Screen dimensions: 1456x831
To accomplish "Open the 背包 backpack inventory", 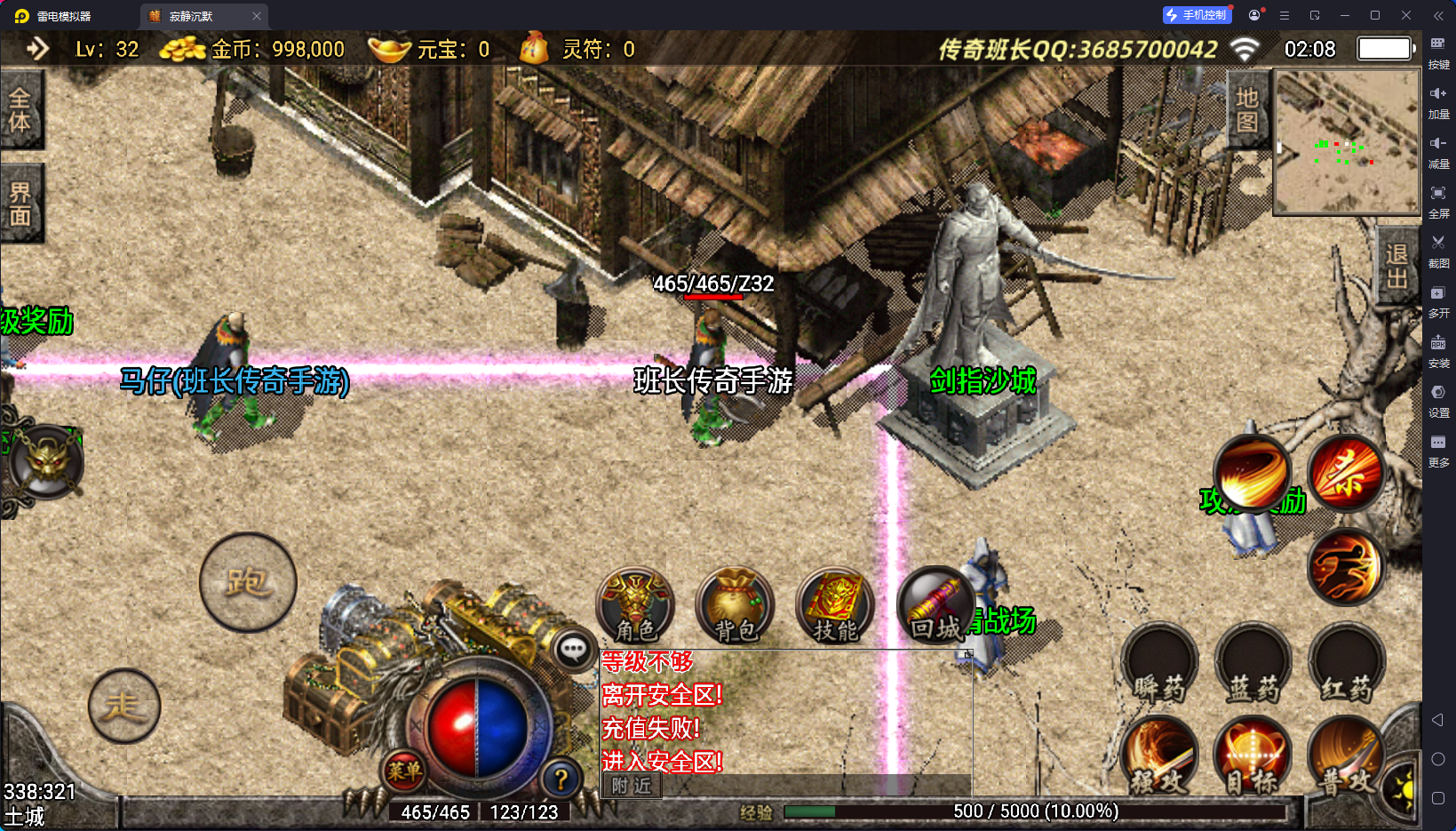I will coord(735,605).
